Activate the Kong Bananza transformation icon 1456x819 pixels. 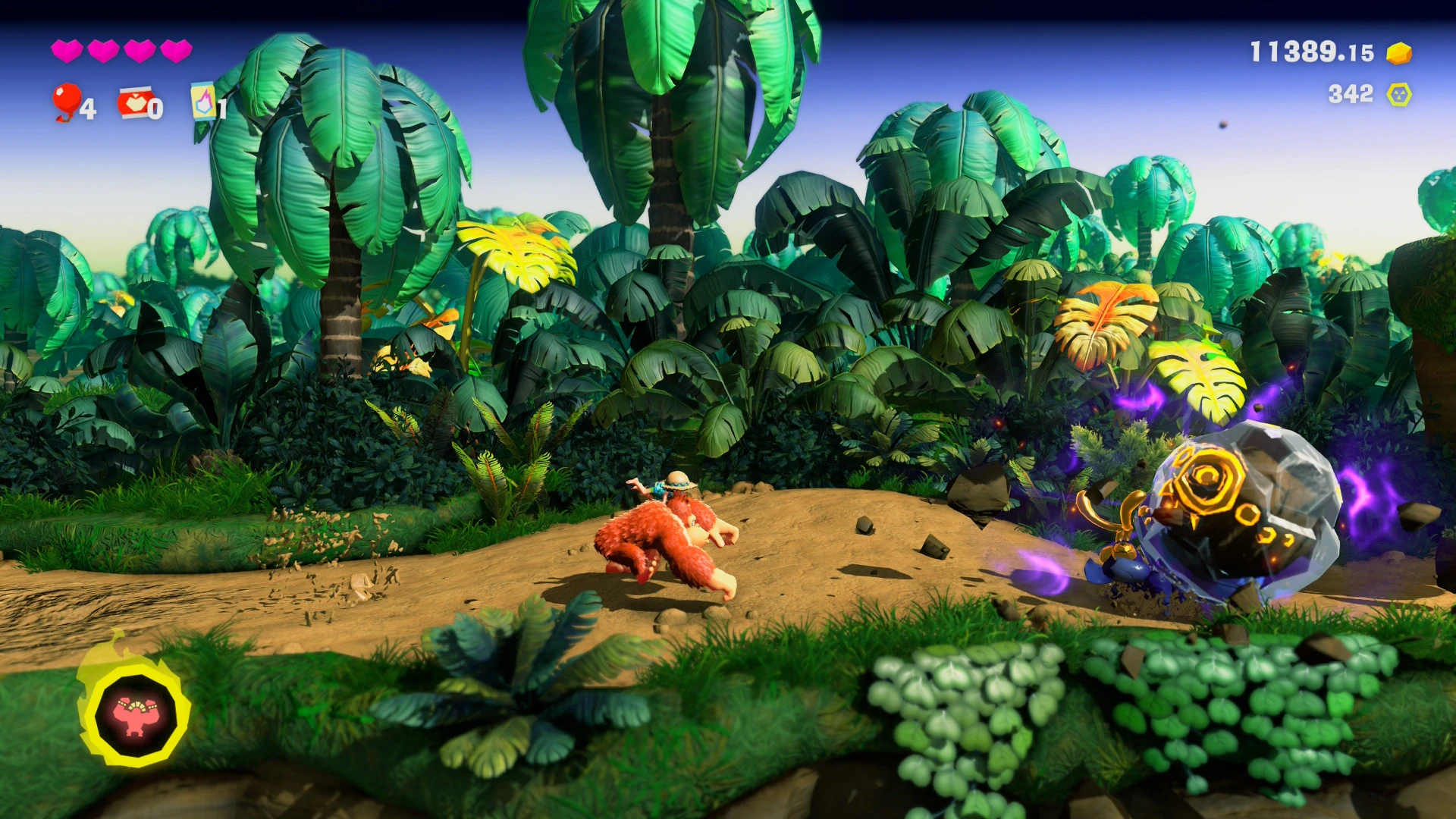pyautogui.click(x=136, y=713)
